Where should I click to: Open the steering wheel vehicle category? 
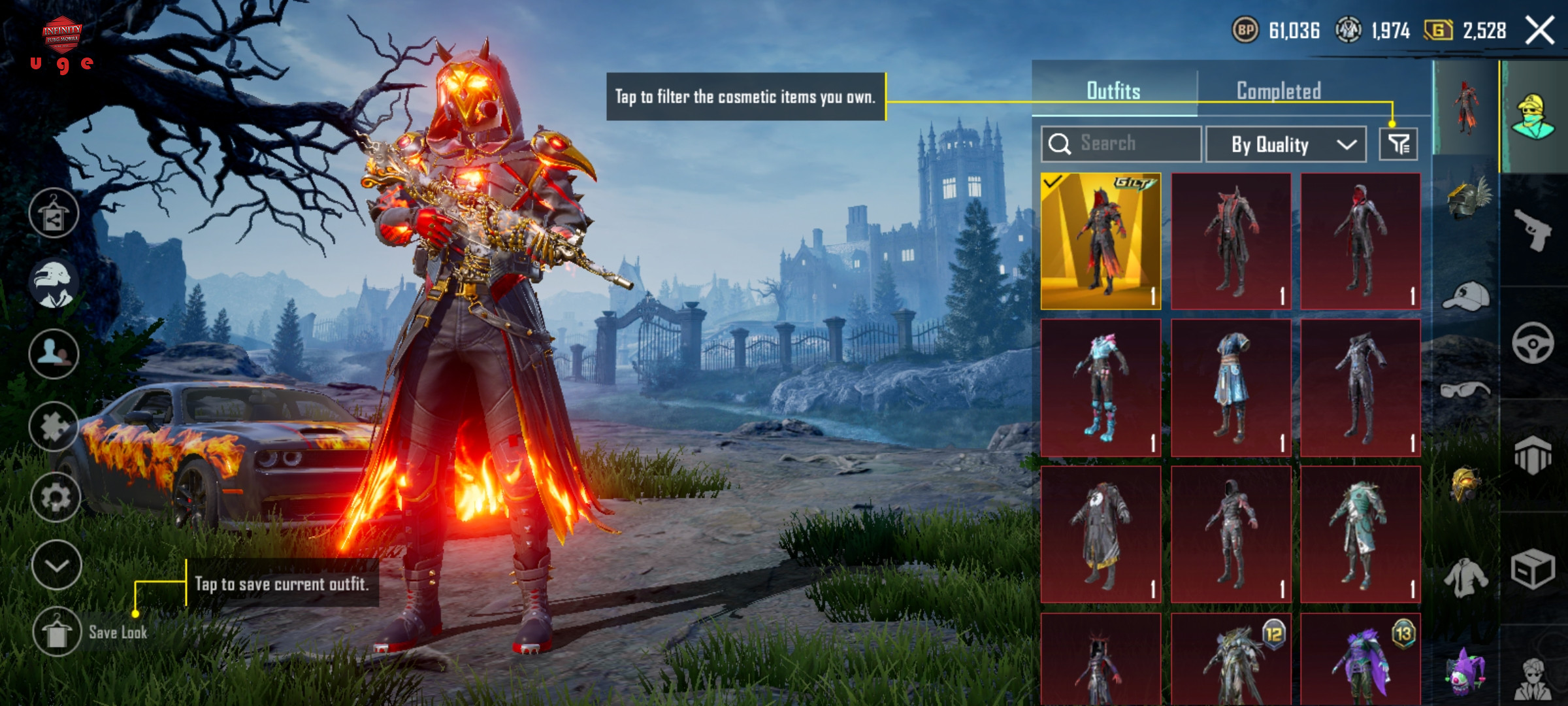tap(1532, 343)
